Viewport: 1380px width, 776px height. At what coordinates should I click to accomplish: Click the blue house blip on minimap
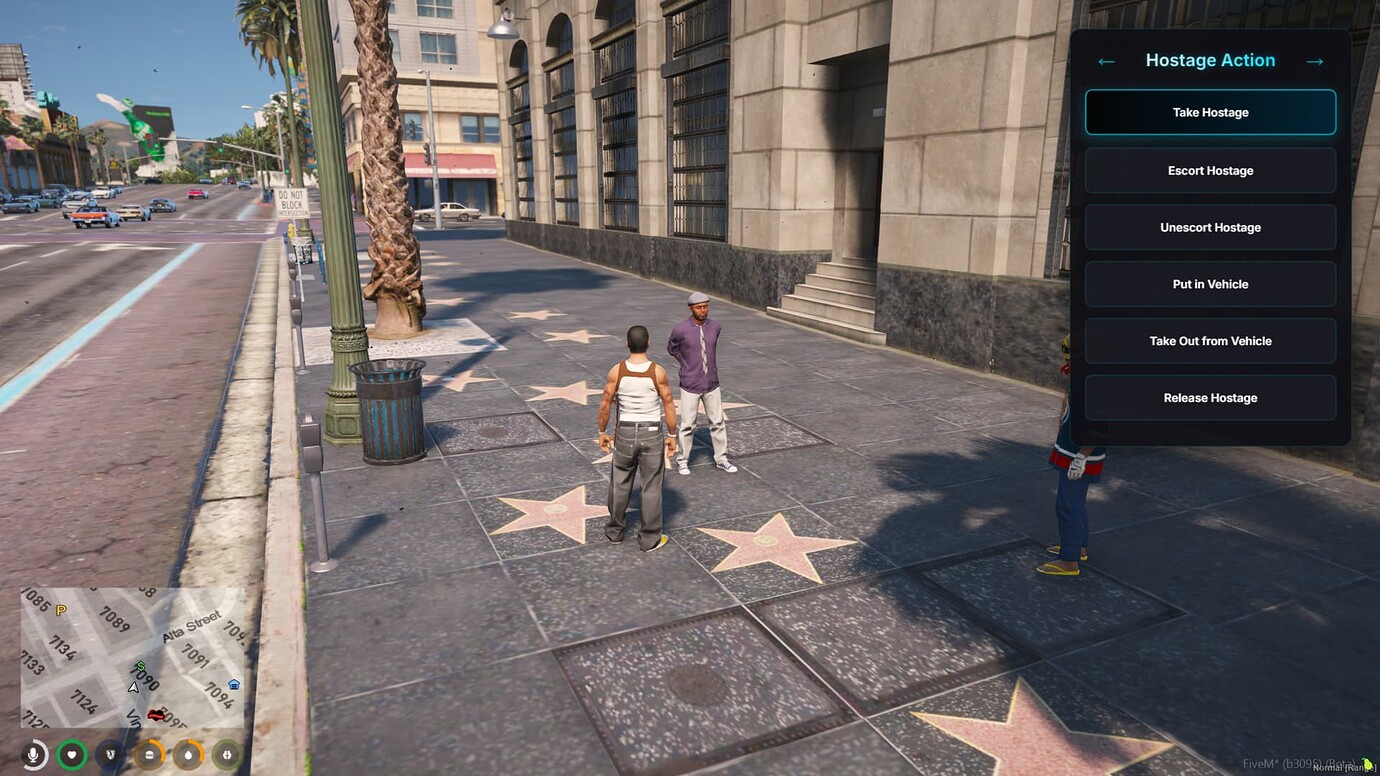point(234,684)
